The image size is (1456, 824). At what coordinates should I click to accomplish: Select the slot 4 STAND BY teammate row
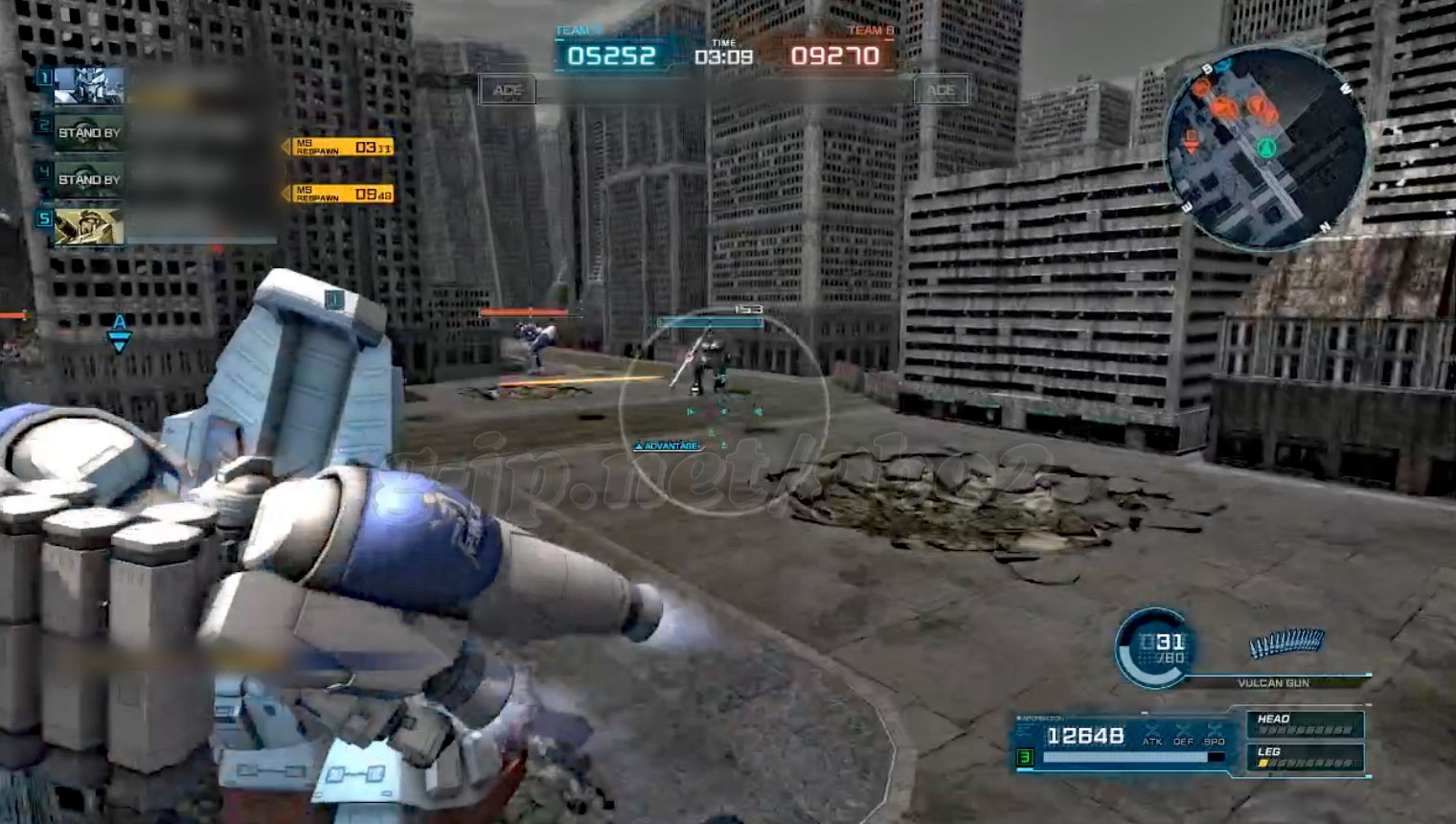(x=89, y=179)
